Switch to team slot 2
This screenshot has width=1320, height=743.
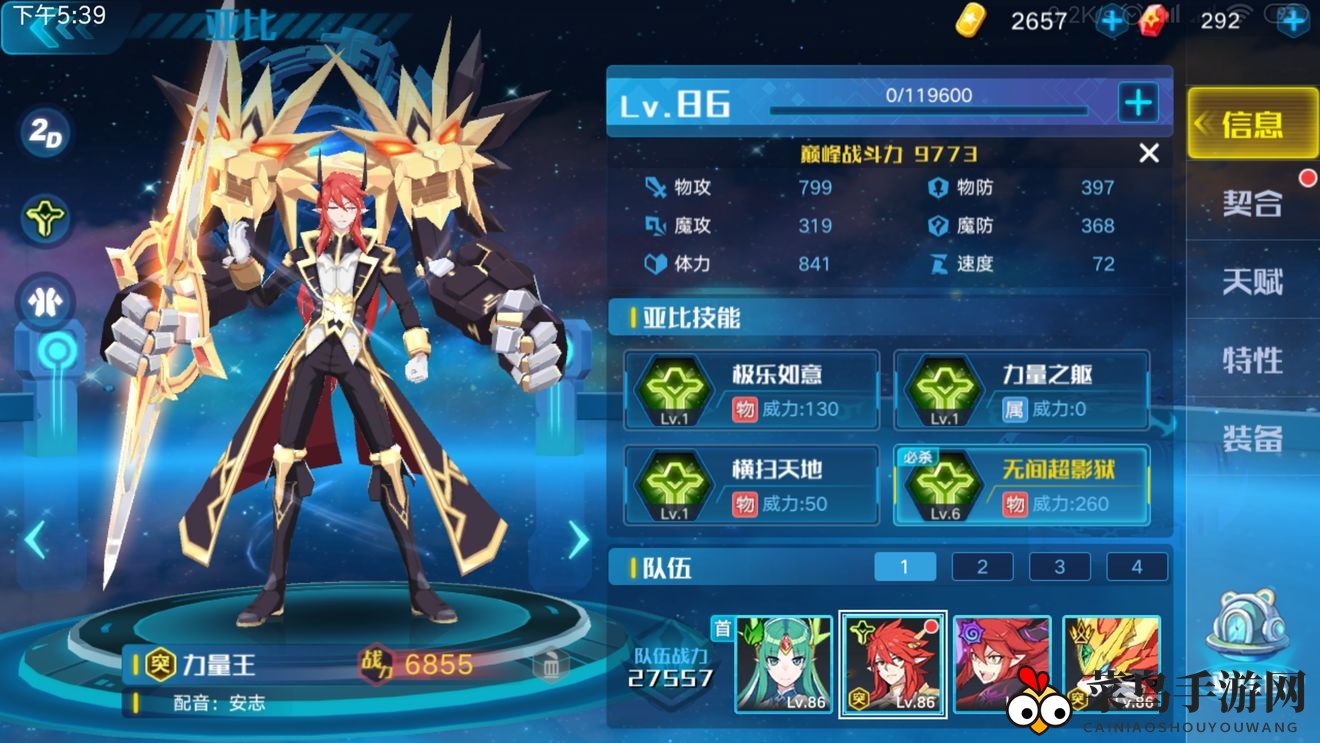(982, 567)
